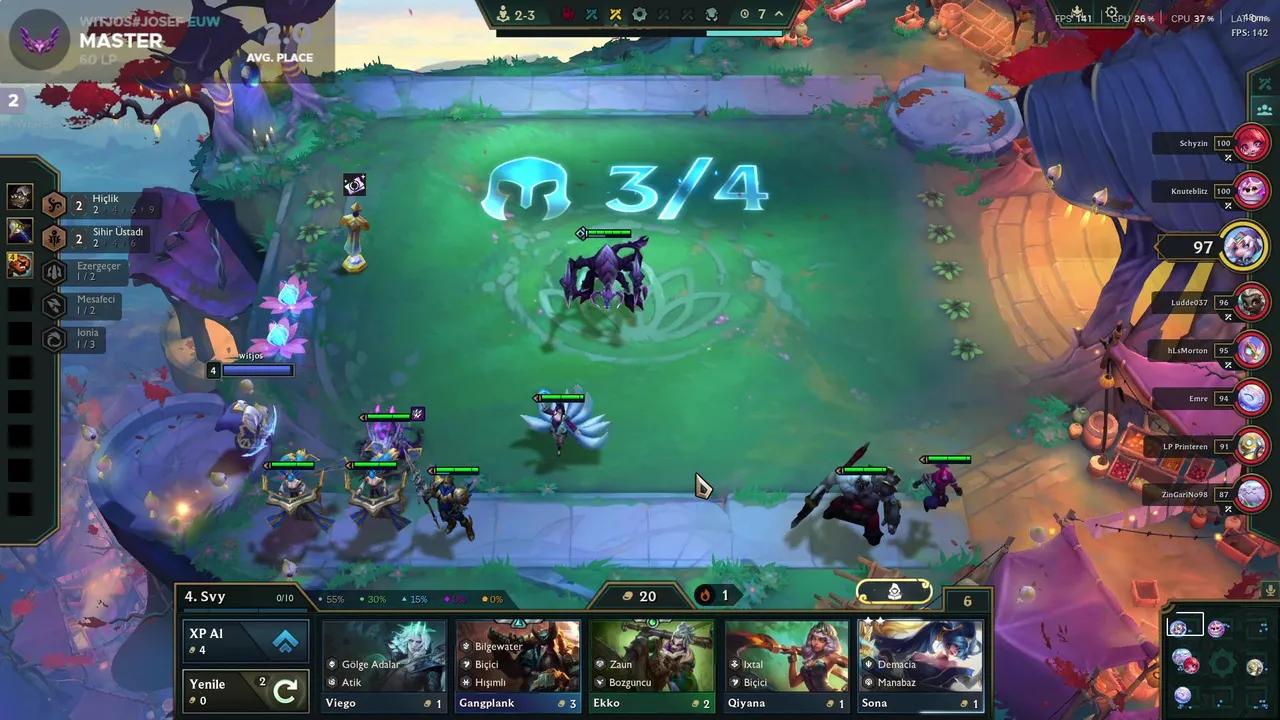Viewport: 1280px width, 720px height.
Task: Toggle the mute X next to ZinGariNo98
Action: click(1227, 508)
